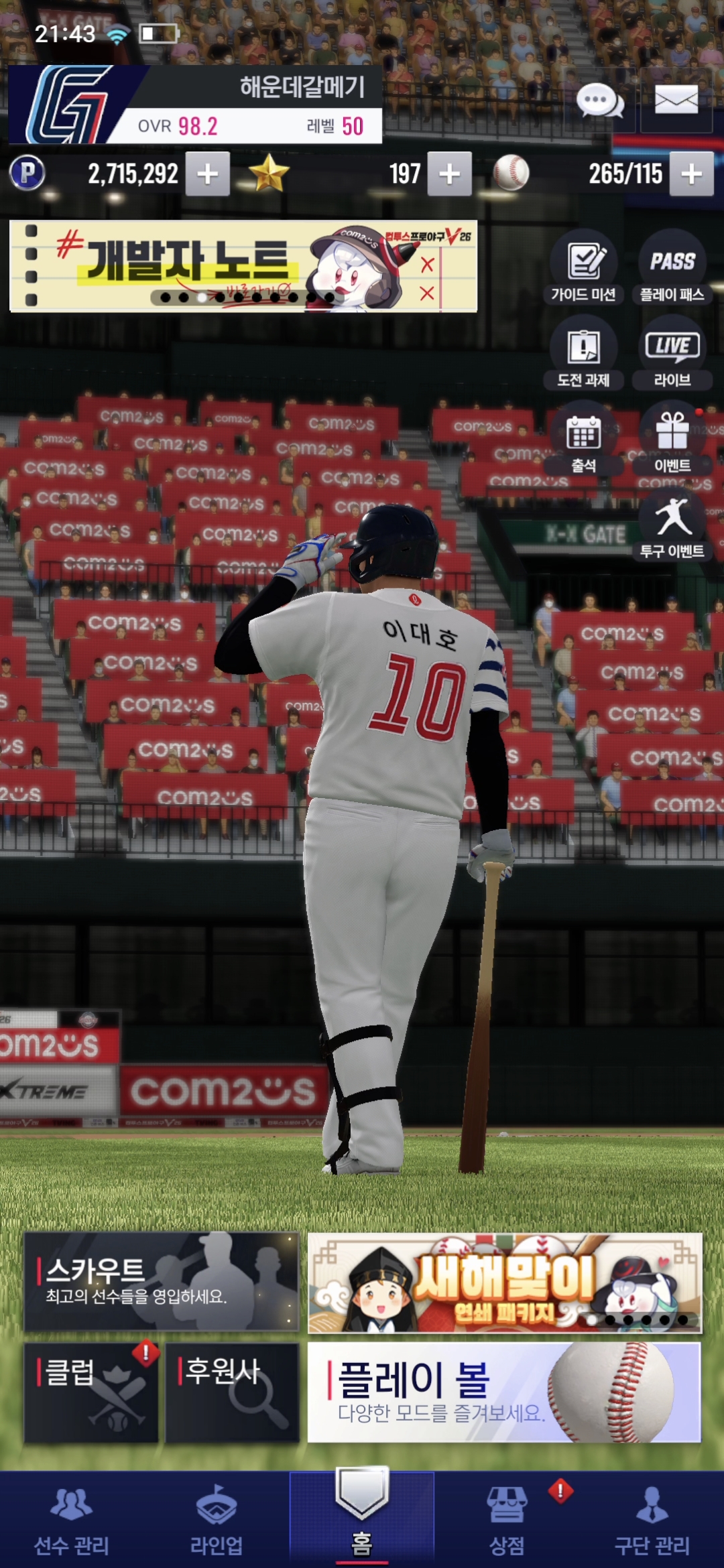View the 새해맞이 New Year package banner
The width and height of the screenshot is (724, 1568).
(x=504, y=1283)
